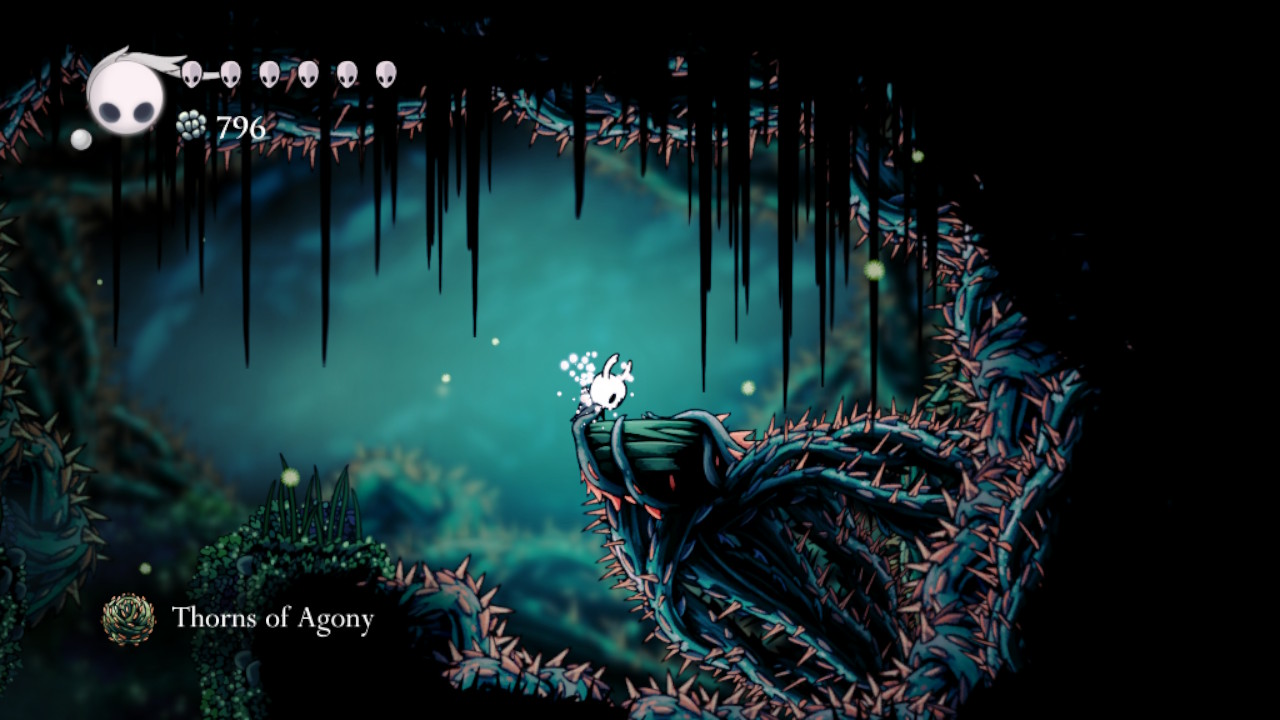The width and height of the screenshot is (1280, 720).
Task: Click the Geo cluster currency icon
Action: click(192, 125)
